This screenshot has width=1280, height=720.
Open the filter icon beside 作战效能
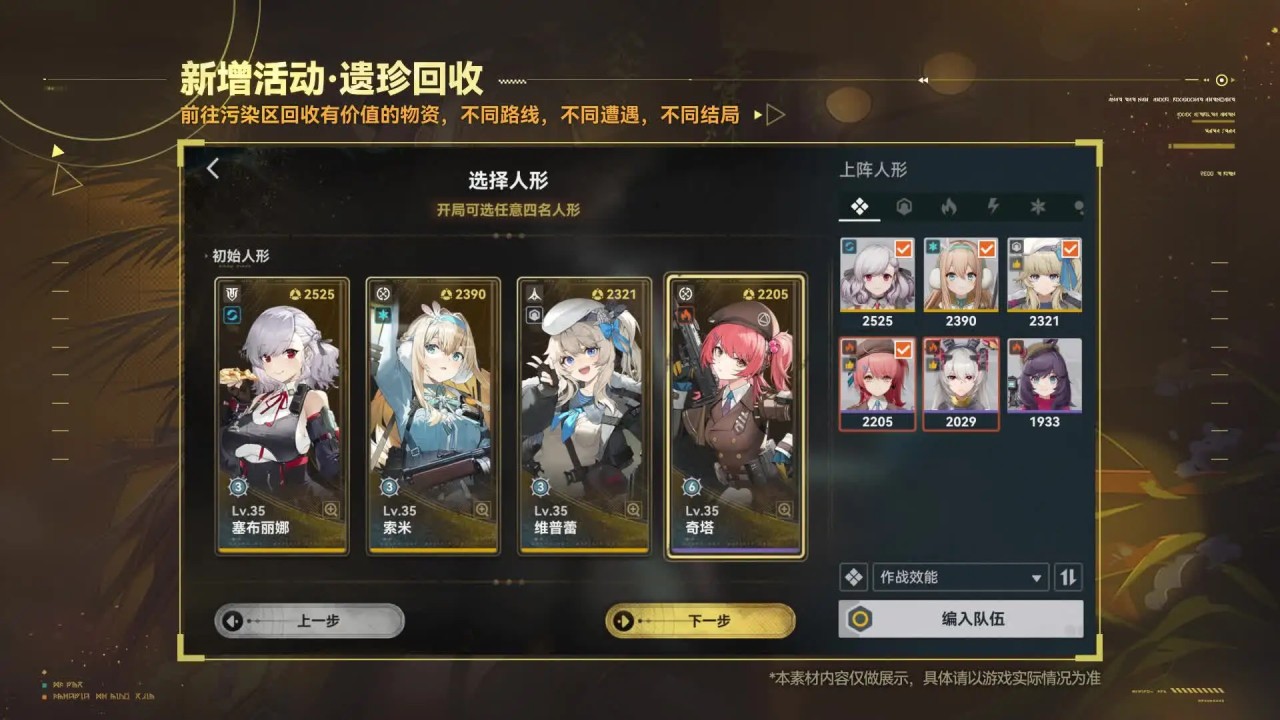tap(853, 577)
